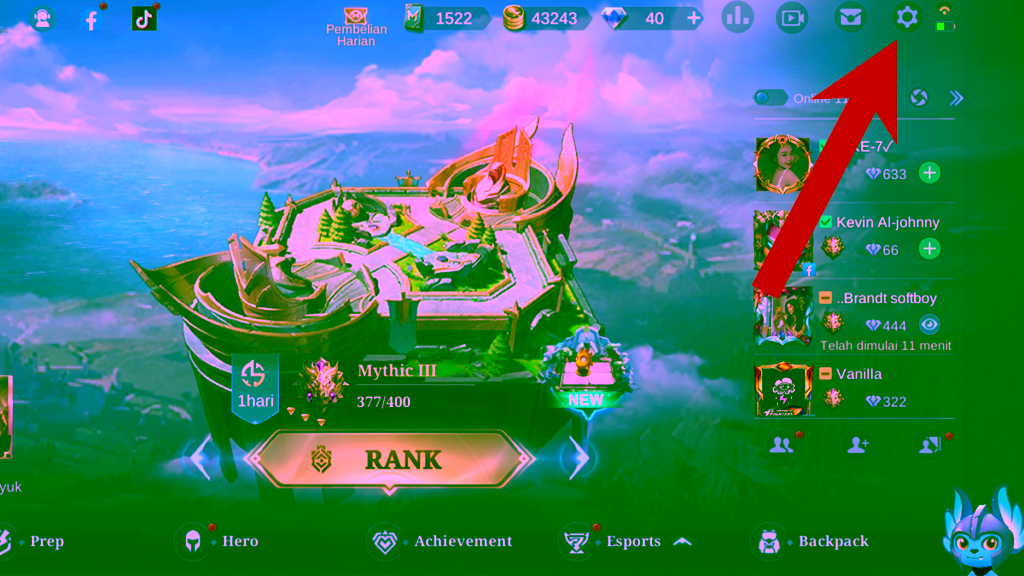Spectate ..Brandt softboy with eye icon

point(930,325)
